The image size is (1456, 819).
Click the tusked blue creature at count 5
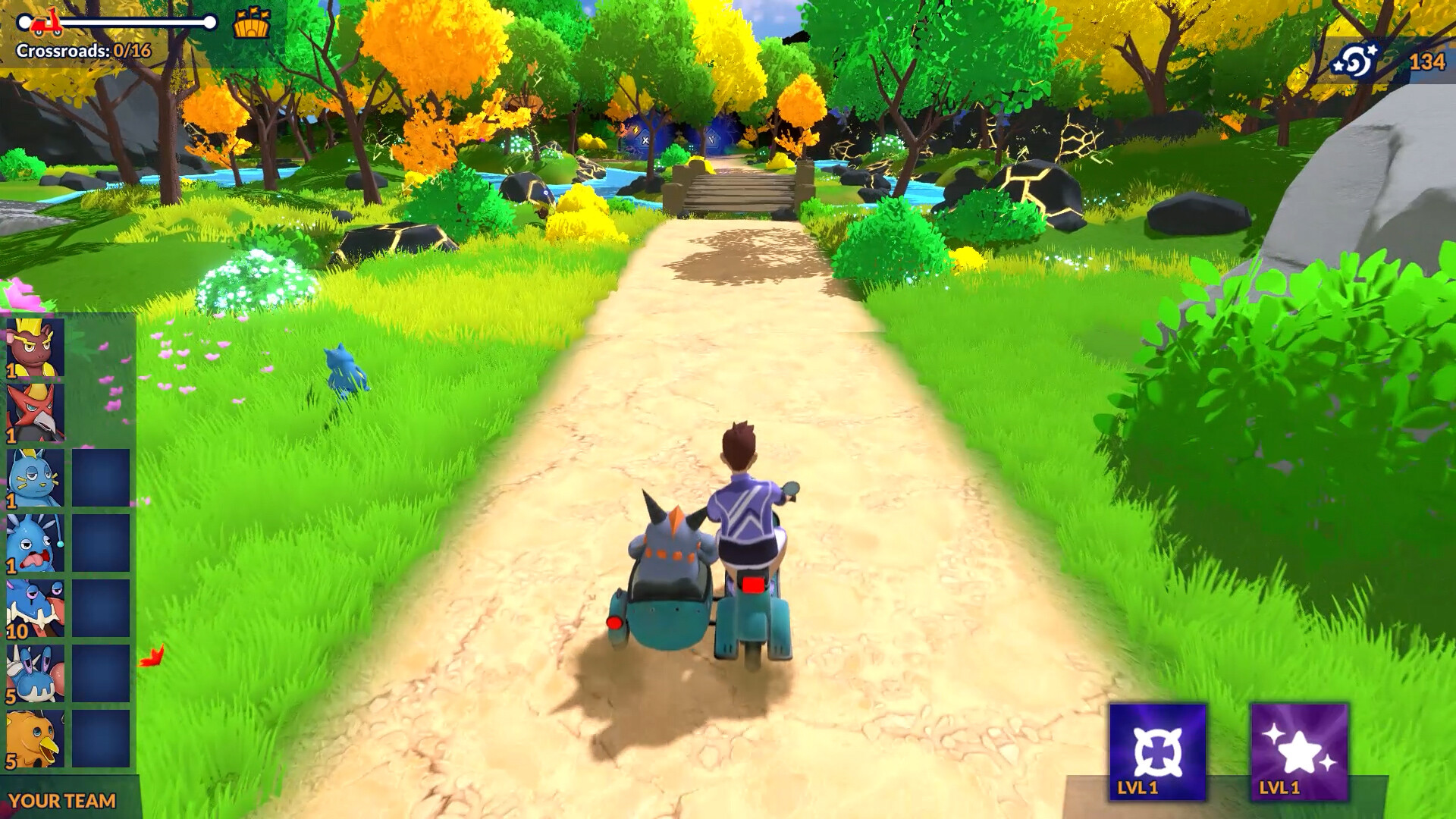(x=33, y=673)
